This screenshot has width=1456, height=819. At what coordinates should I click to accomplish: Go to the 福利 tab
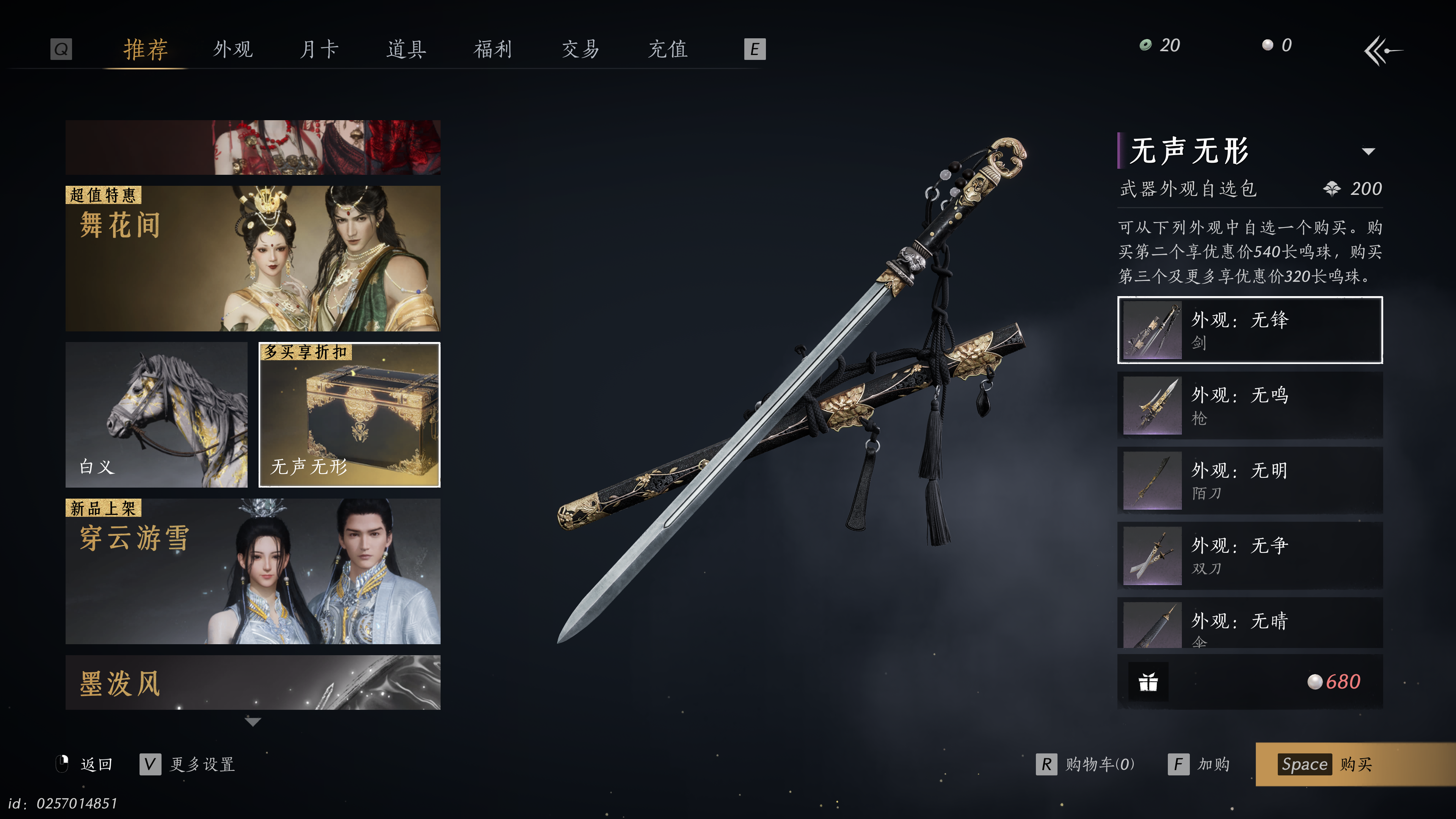[x=493, y=49]
